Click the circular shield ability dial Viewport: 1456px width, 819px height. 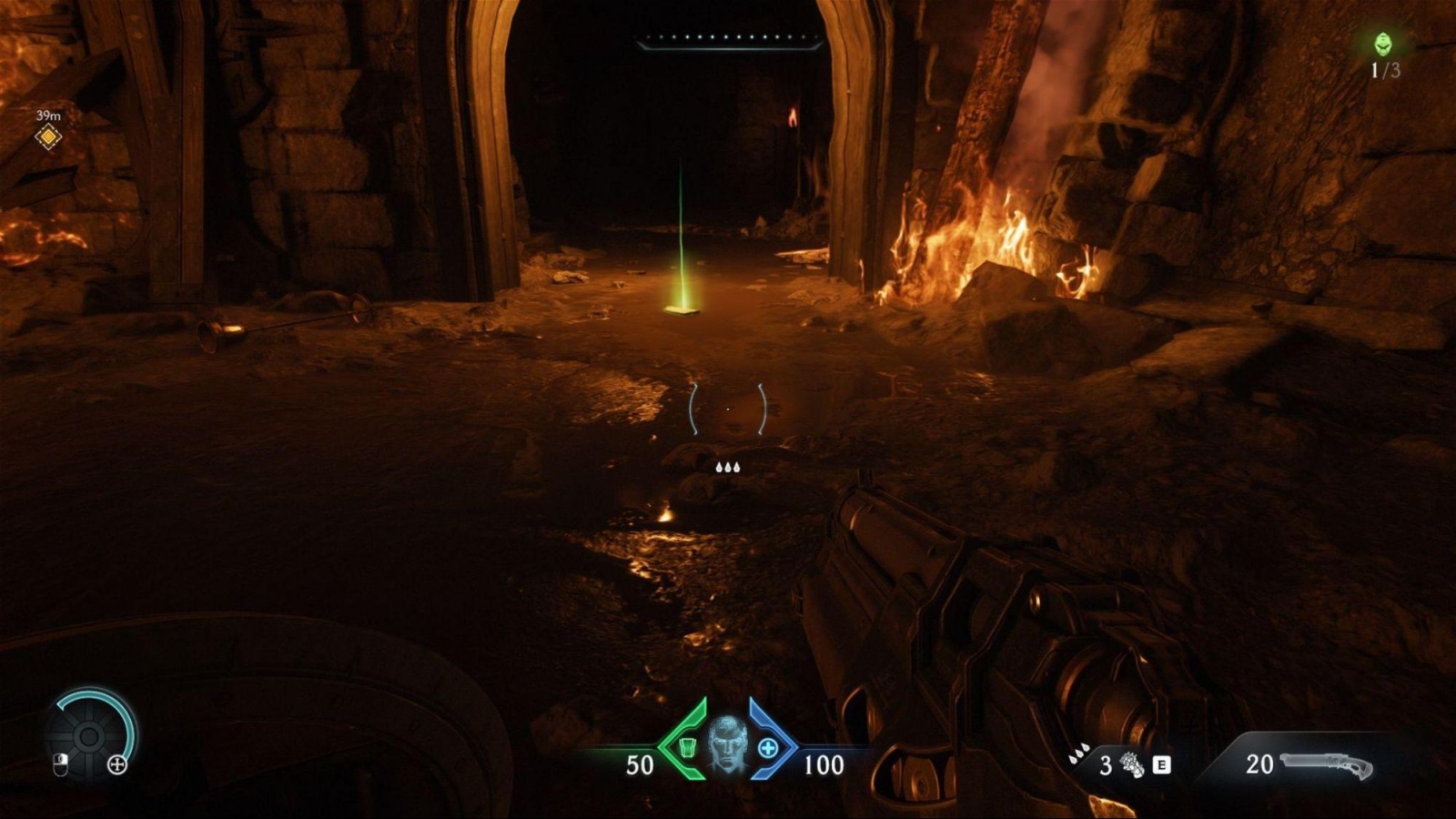click(x=89, y=735)
